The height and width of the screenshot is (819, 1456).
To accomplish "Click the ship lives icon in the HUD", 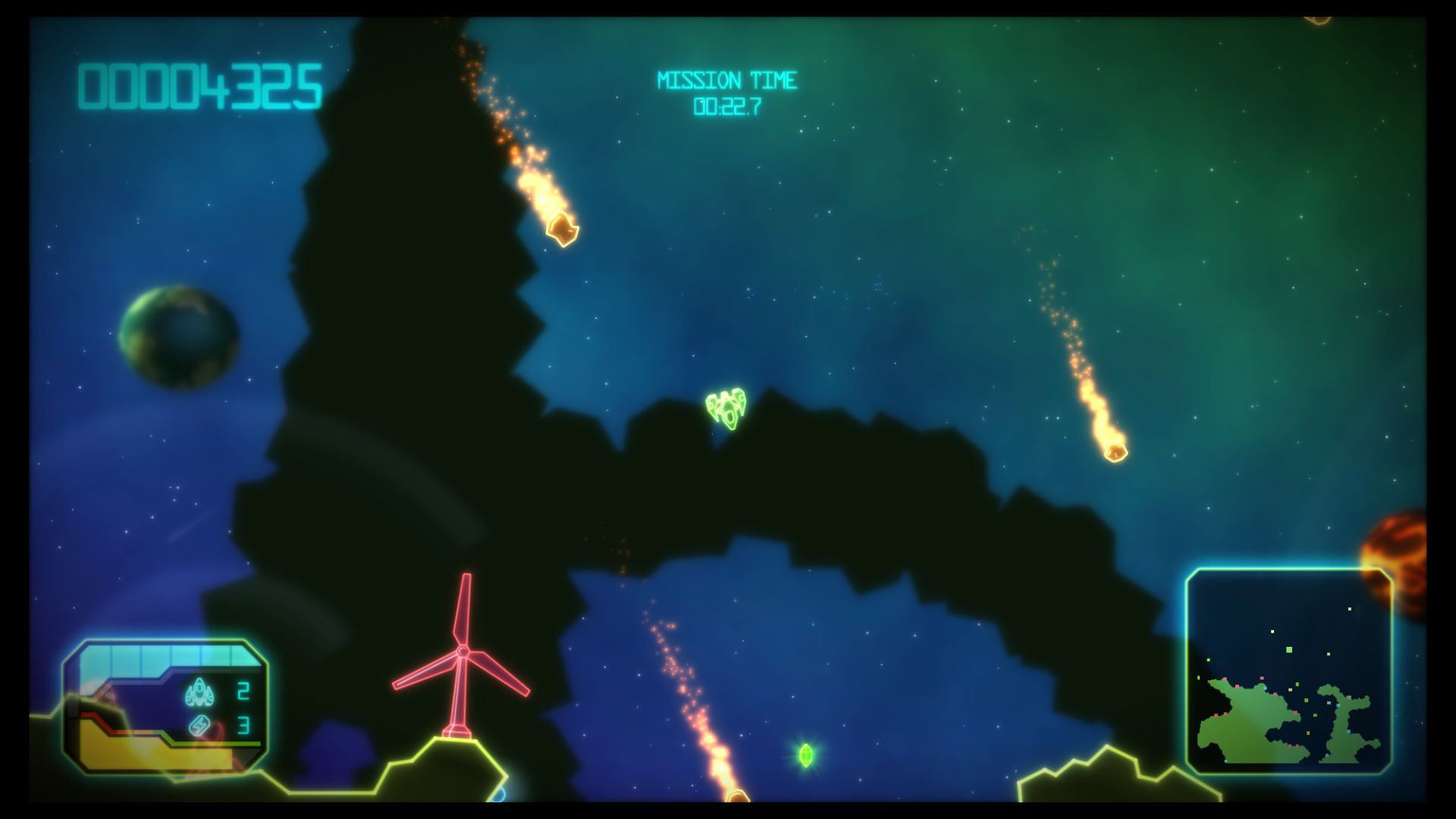I will (199, 692).
